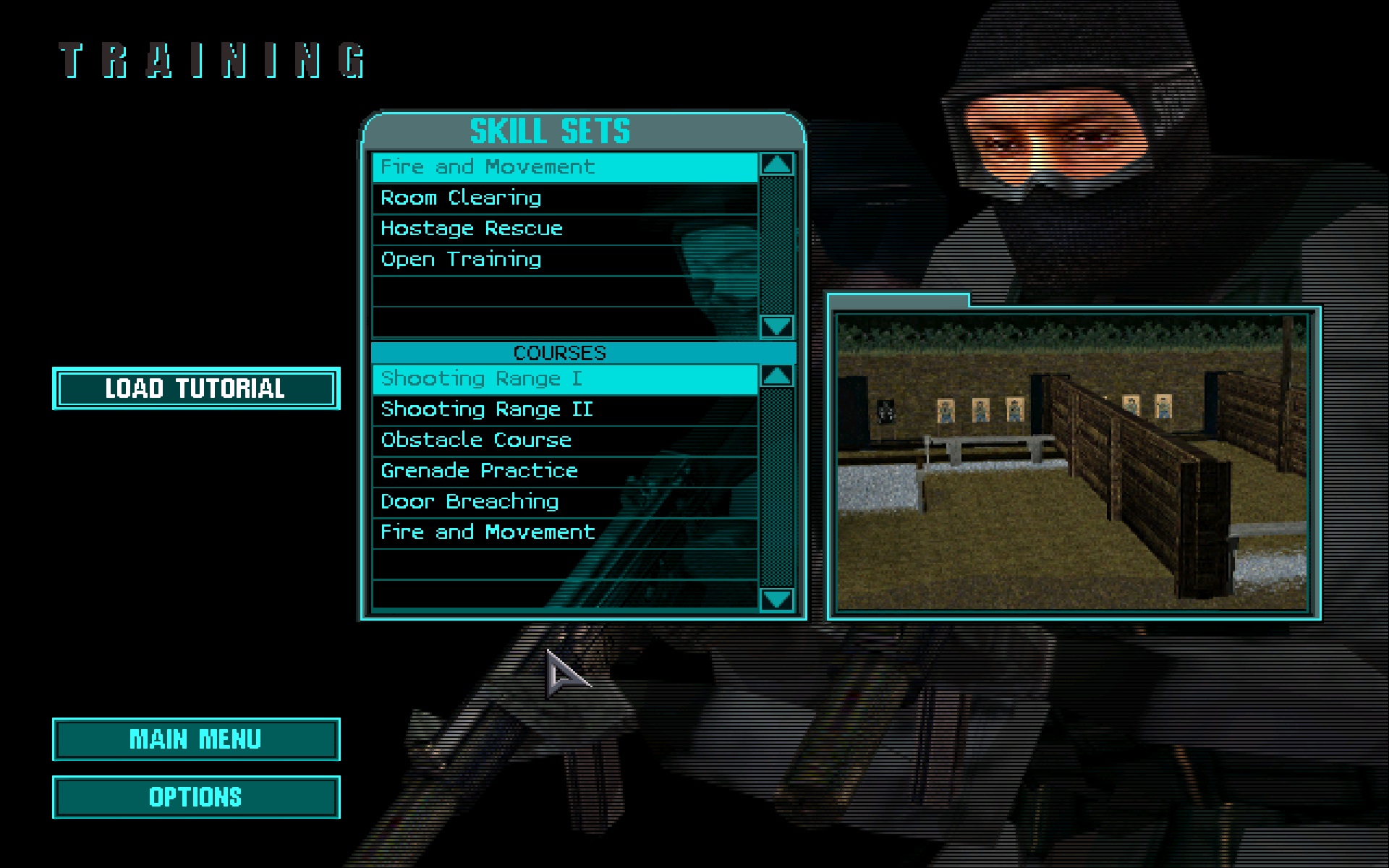
Task: Select the Shooting Range II course
Action: (x=557, y=409)
